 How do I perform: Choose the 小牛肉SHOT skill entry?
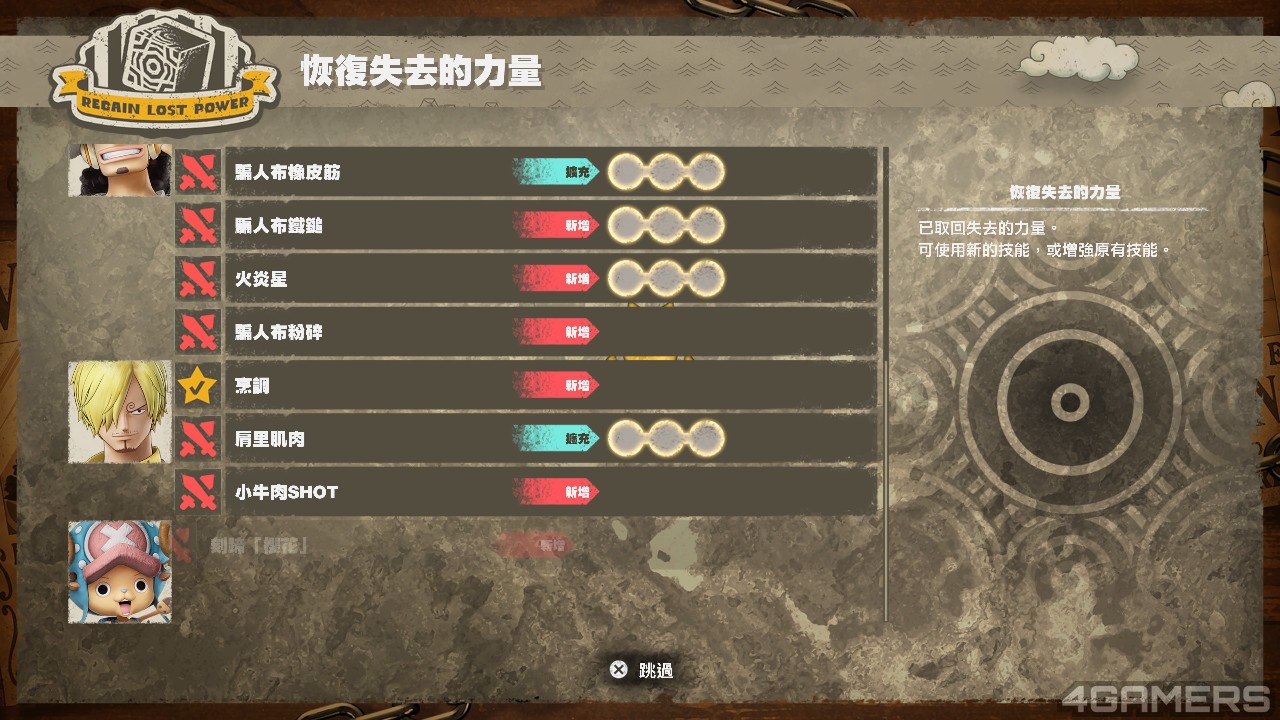[x=550, y=491]
